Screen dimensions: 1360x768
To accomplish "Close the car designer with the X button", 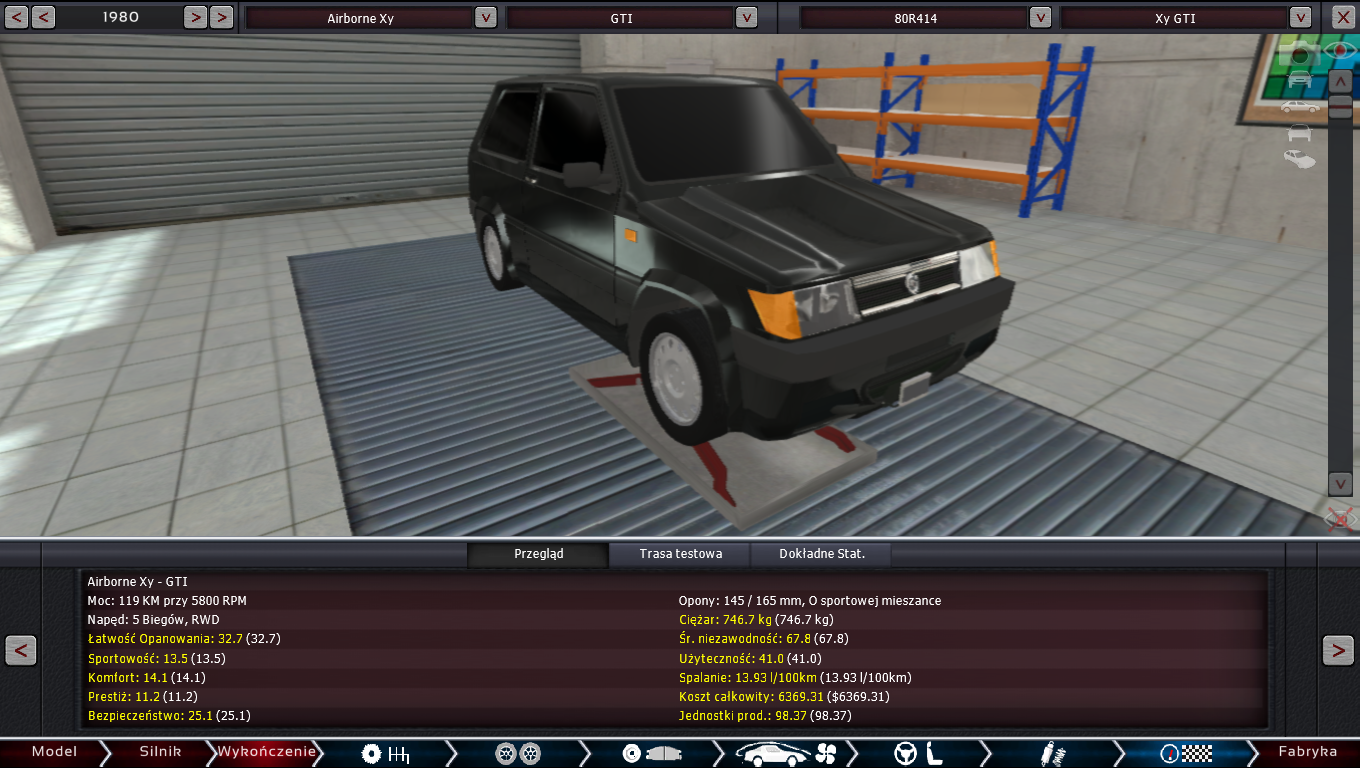I will coord(1343,17).
